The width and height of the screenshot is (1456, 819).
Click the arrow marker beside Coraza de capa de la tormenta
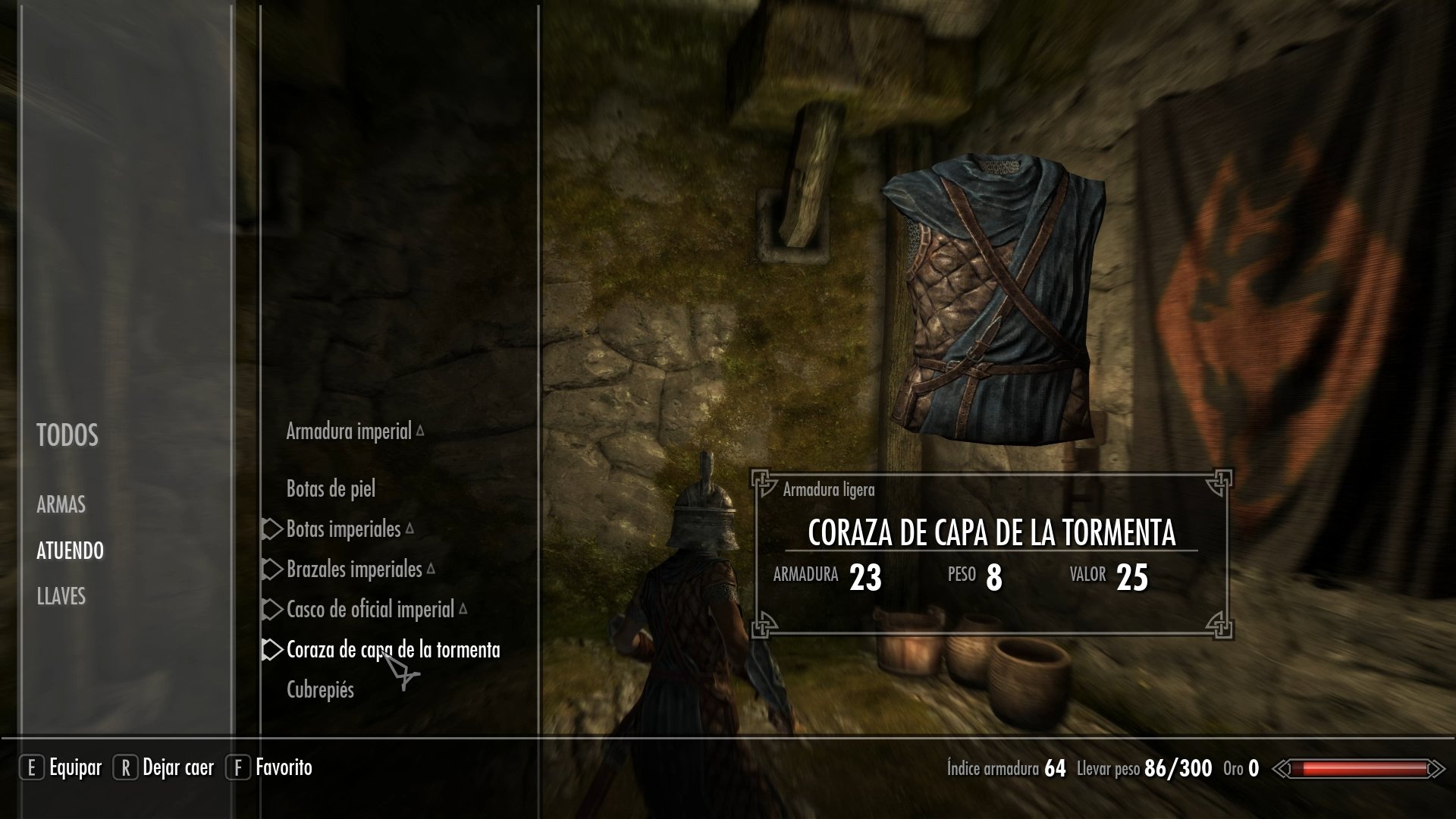click(x=273, y=650)
